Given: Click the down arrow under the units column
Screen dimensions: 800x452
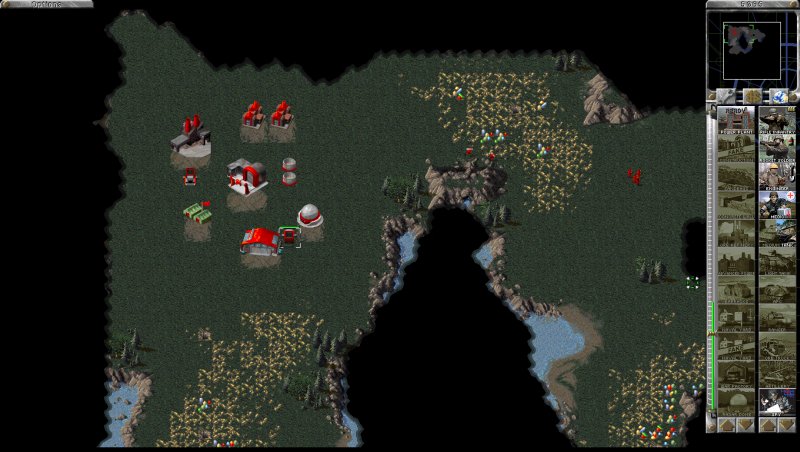Looking at the screenshot, I should tap(787, 424).
